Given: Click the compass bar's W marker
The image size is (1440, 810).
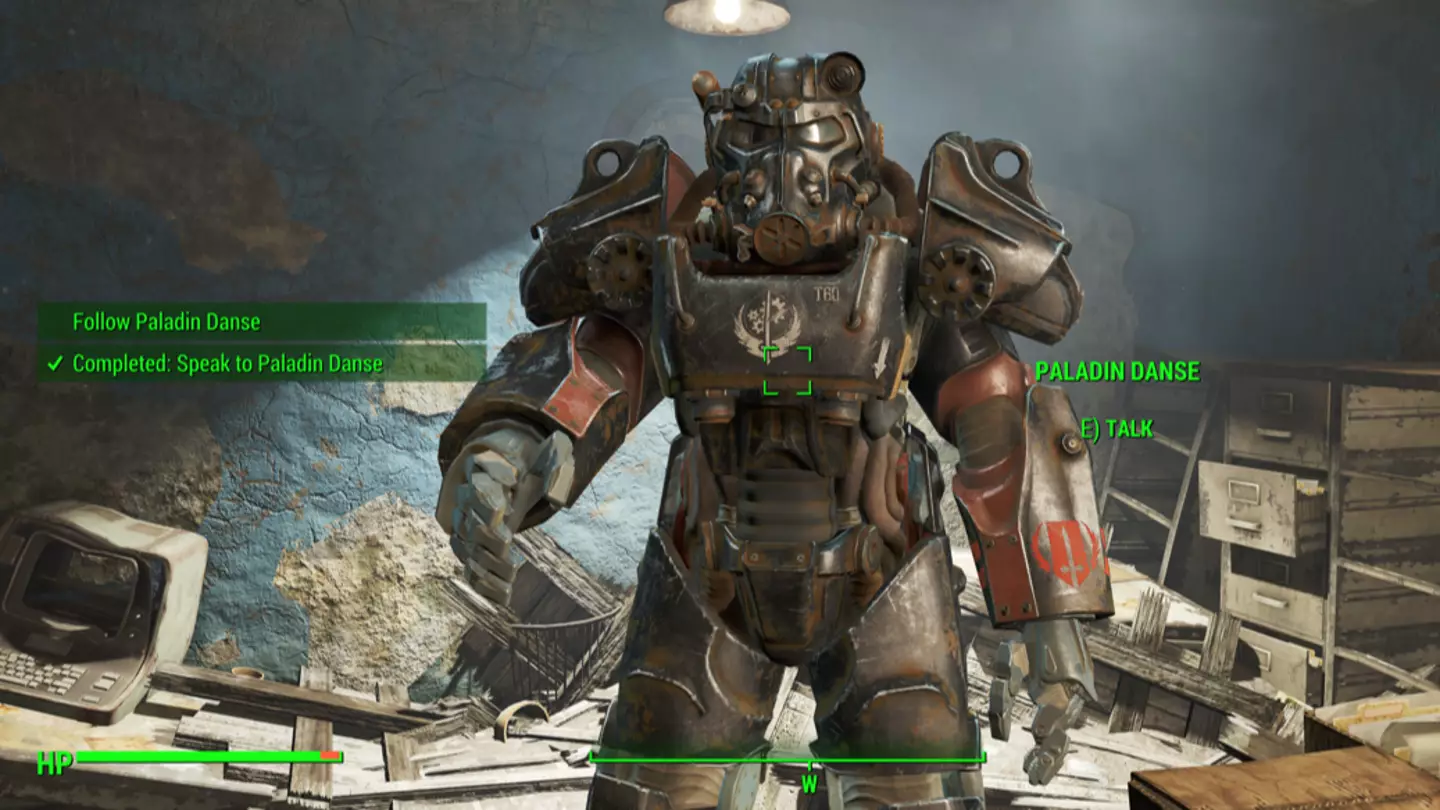Looking at the screenshot, I should (x=808, y=784).
